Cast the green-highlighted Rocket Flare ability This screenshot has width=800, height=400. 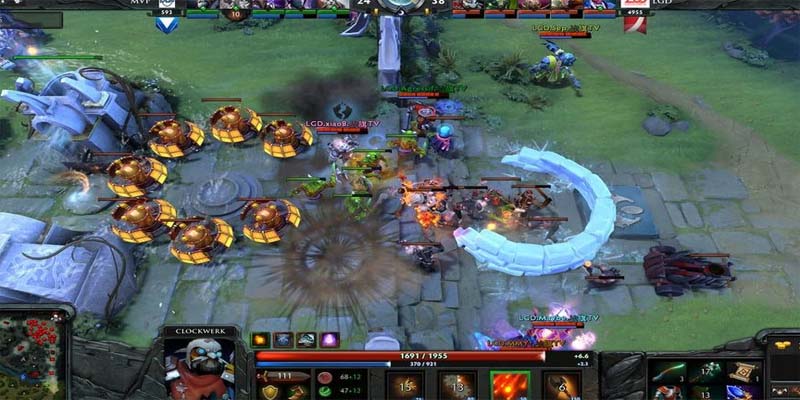(509, 385)
